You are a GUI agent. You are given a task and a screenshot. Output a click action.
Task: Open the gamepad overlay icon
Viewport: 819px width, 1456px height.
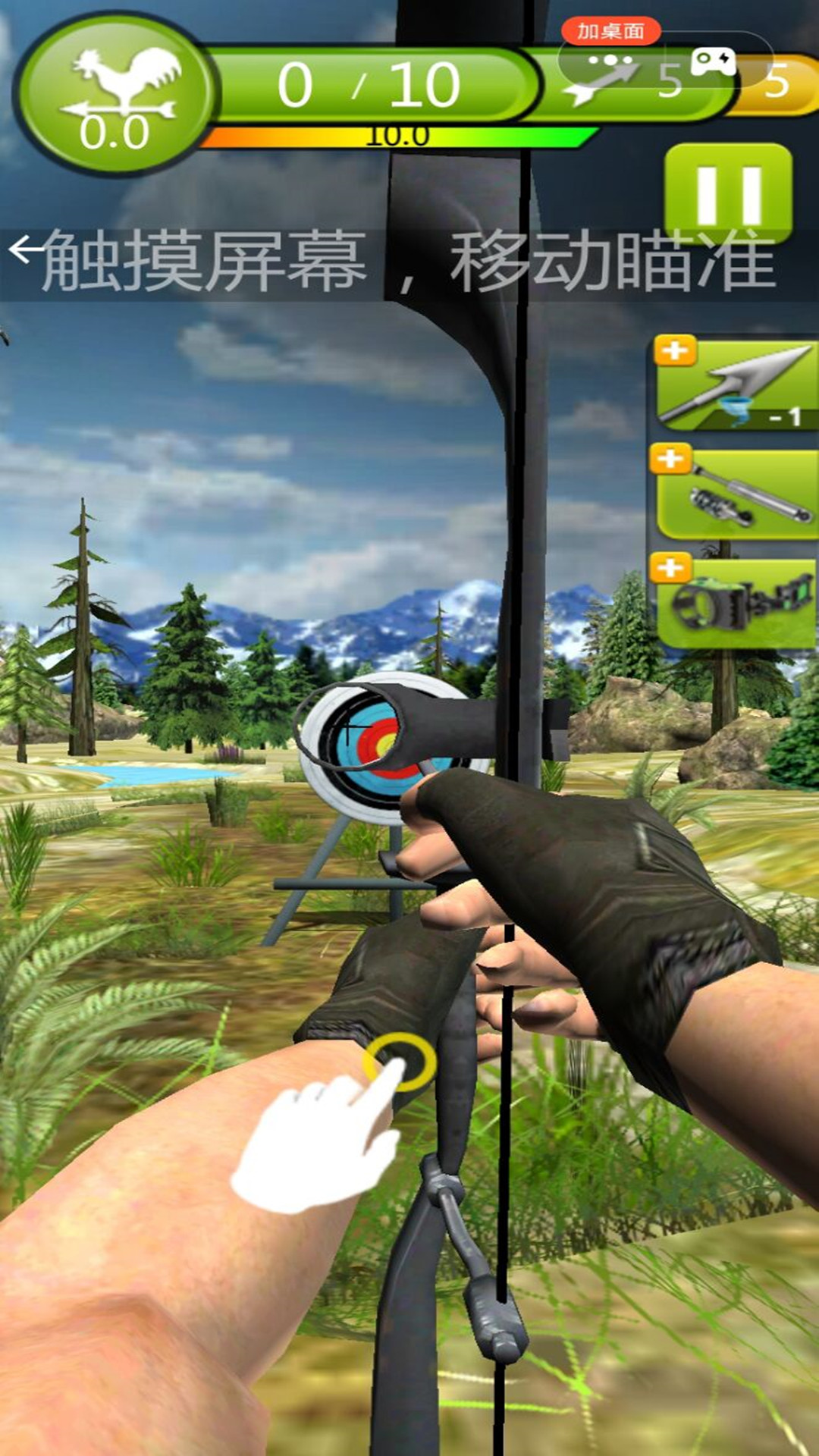point(714,60)
